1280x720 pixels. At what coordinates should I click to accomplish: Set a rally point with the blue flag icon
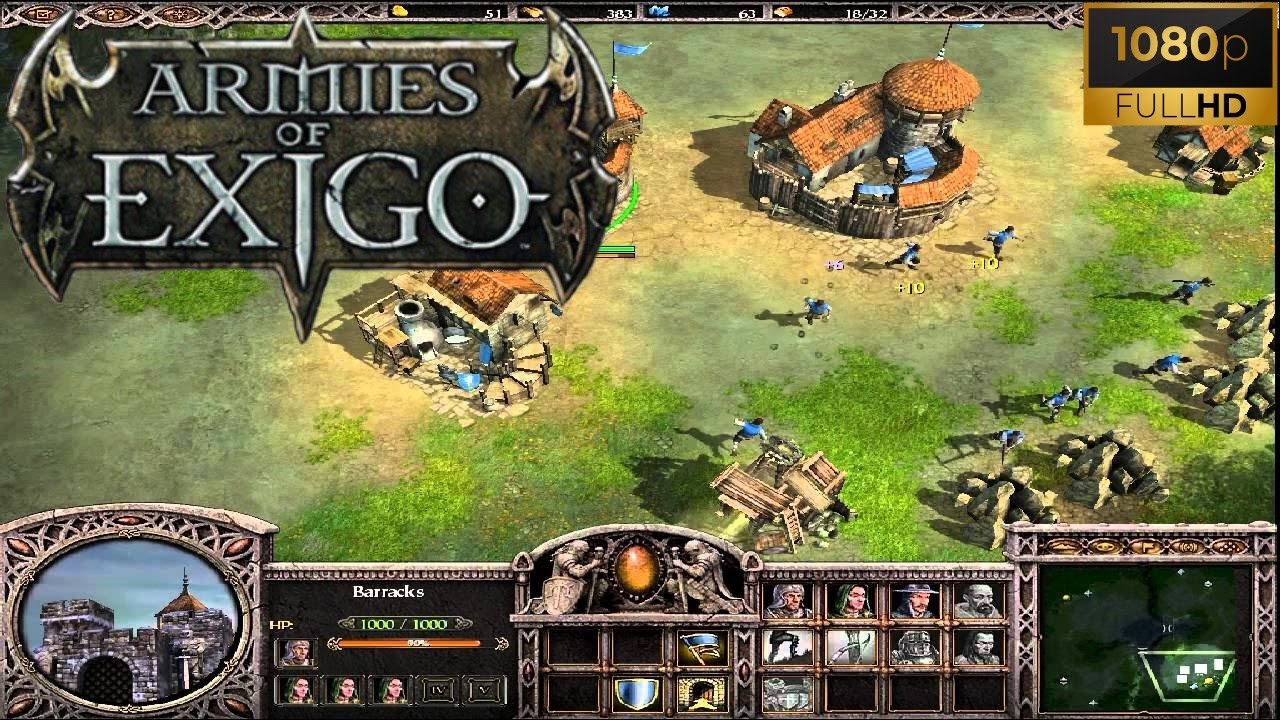point(700,646)
